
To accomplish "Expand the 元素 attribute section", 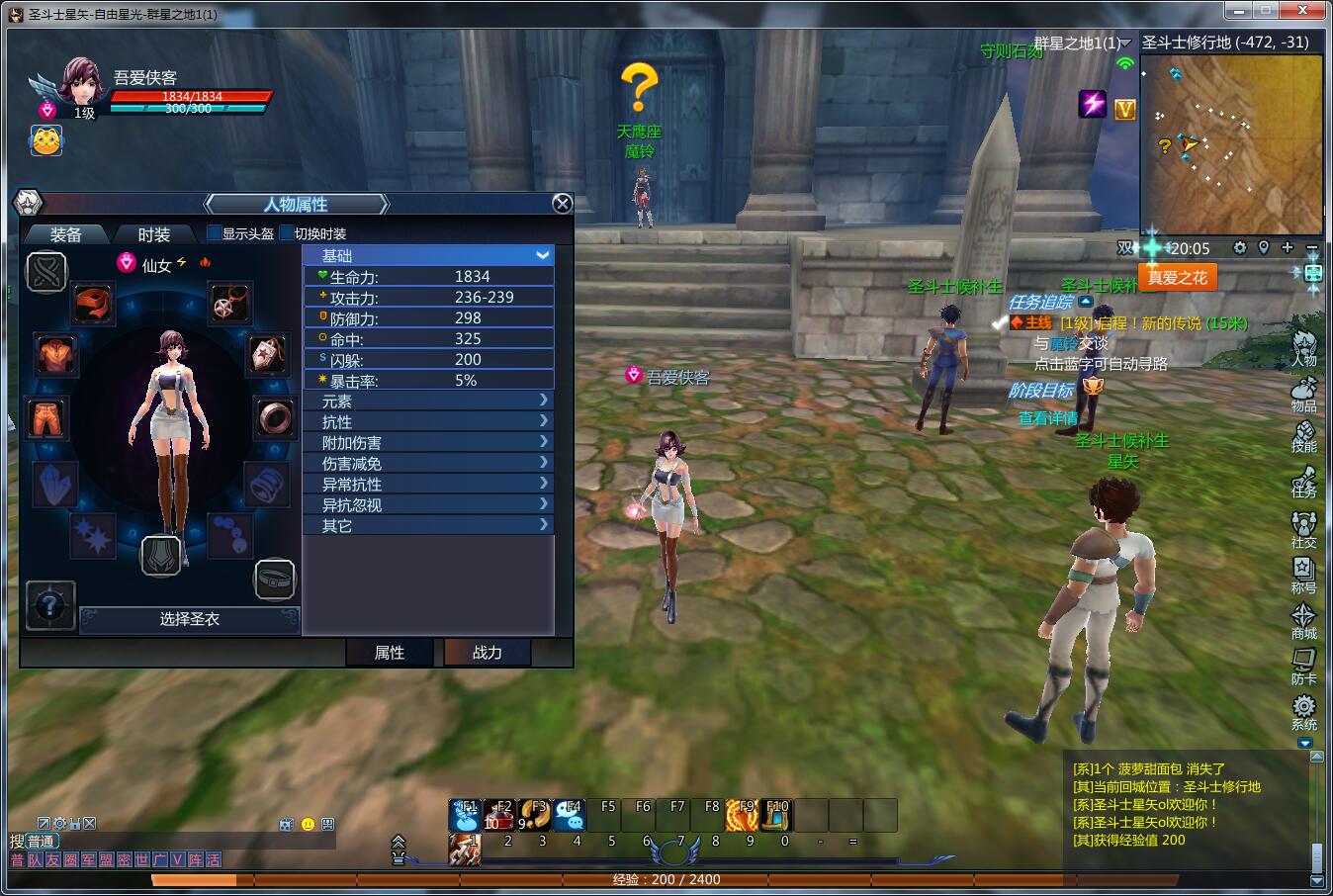I will point(428,401).
